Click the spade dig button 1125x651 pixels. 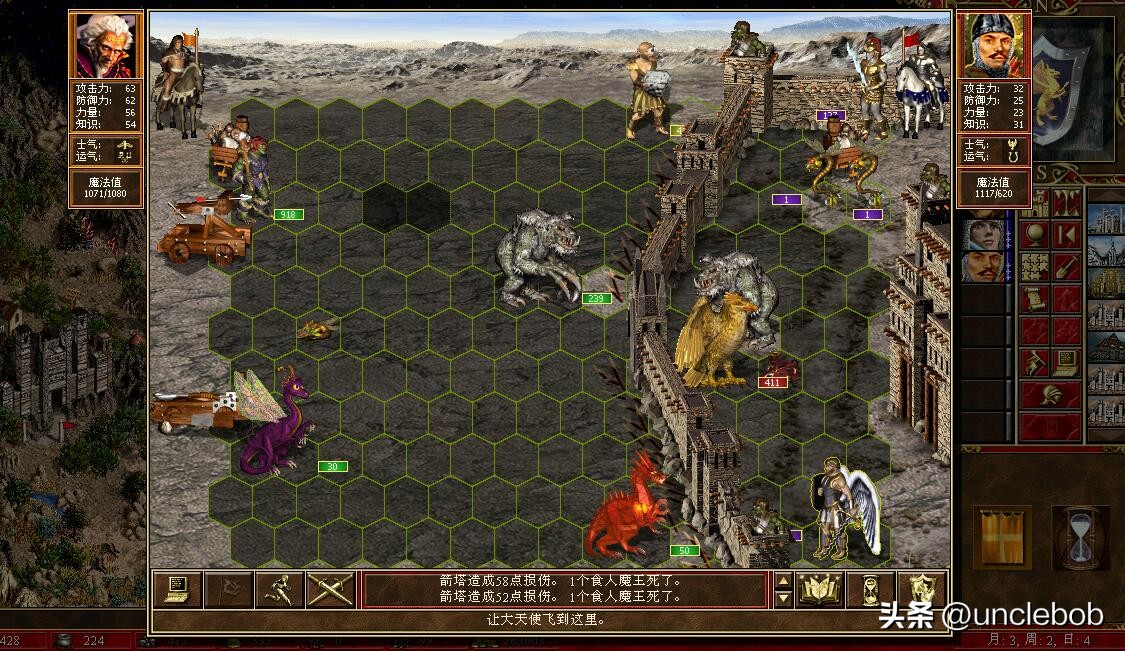click(x=1064, y=267)
